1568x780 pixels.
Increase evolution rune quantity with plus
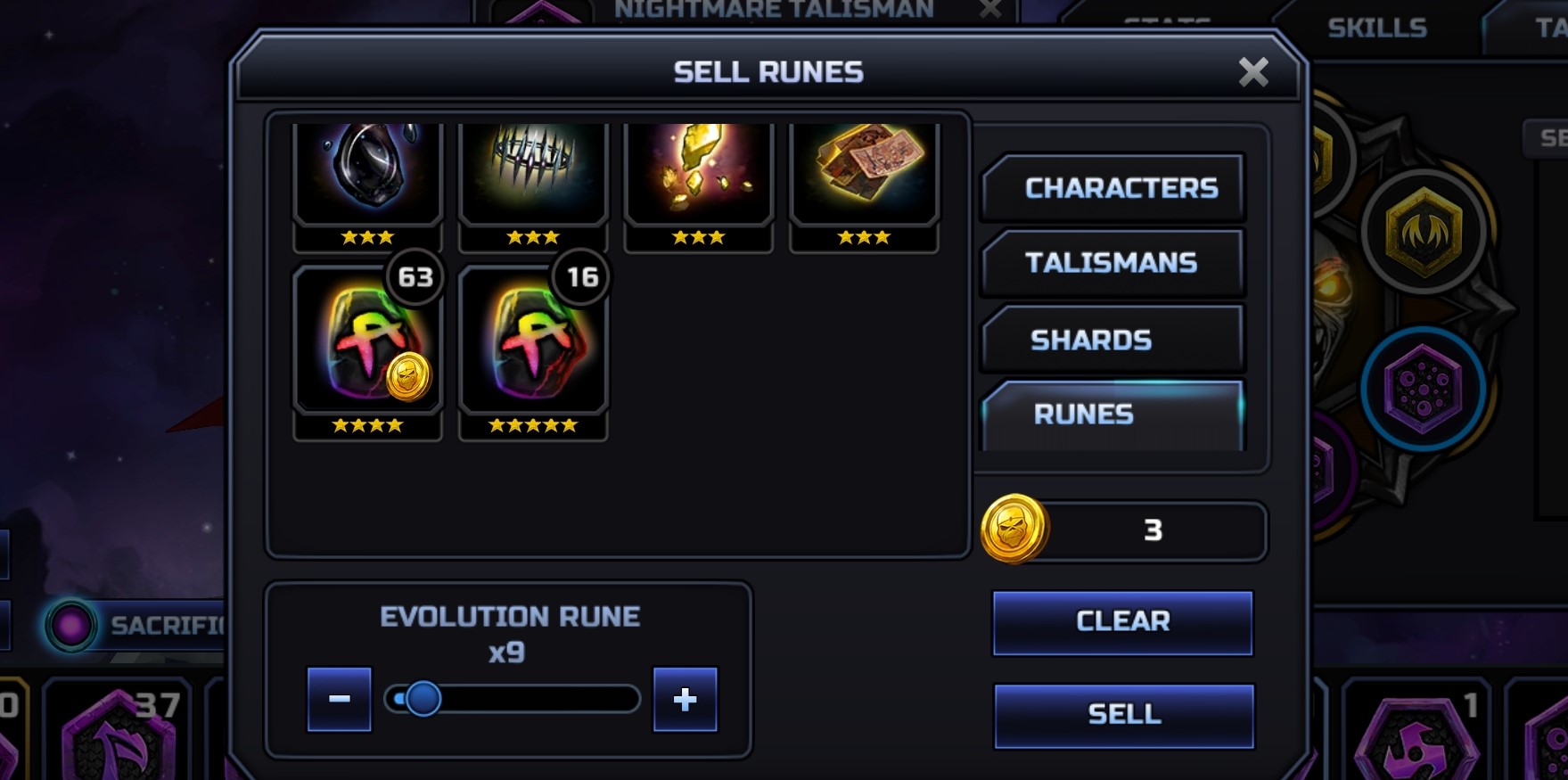[685, 699]
